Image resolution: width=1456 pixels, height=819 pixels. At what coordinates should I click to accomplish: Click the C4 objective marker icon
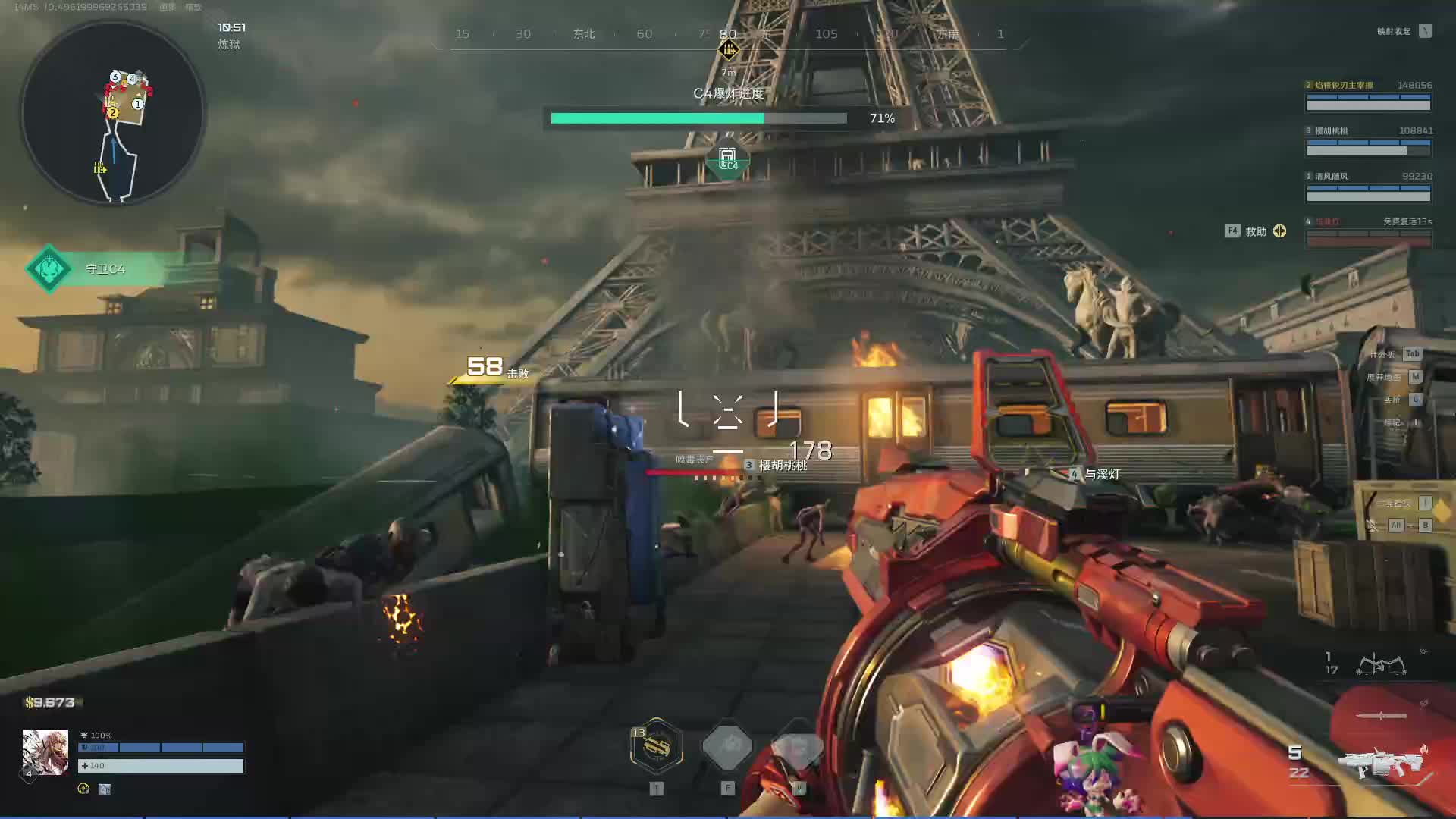click(727, 160)
